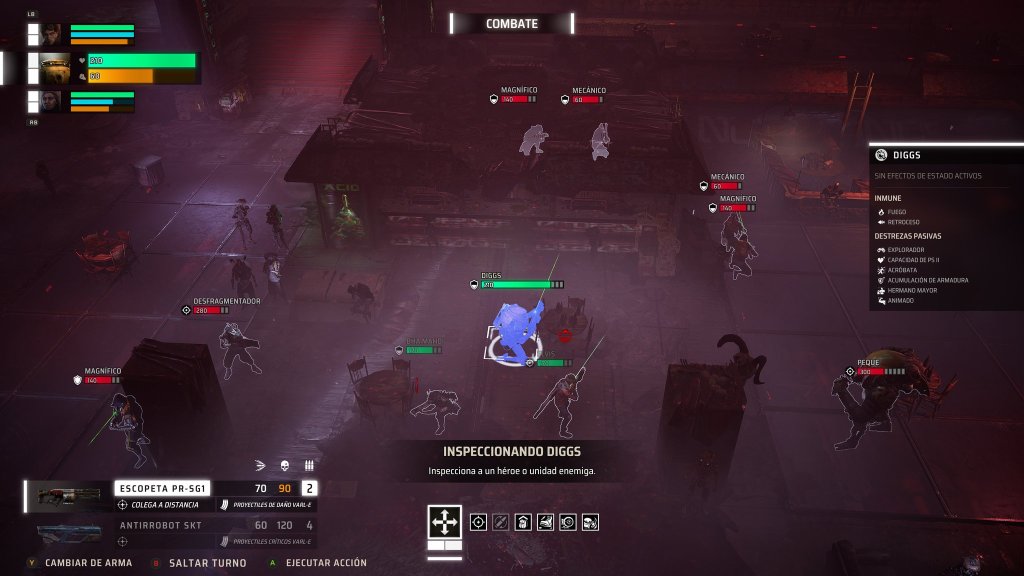Target the Desfragmentador enemy name tag
The height and width of the screenshot is (576, 1024).
(x=227, y=300)
